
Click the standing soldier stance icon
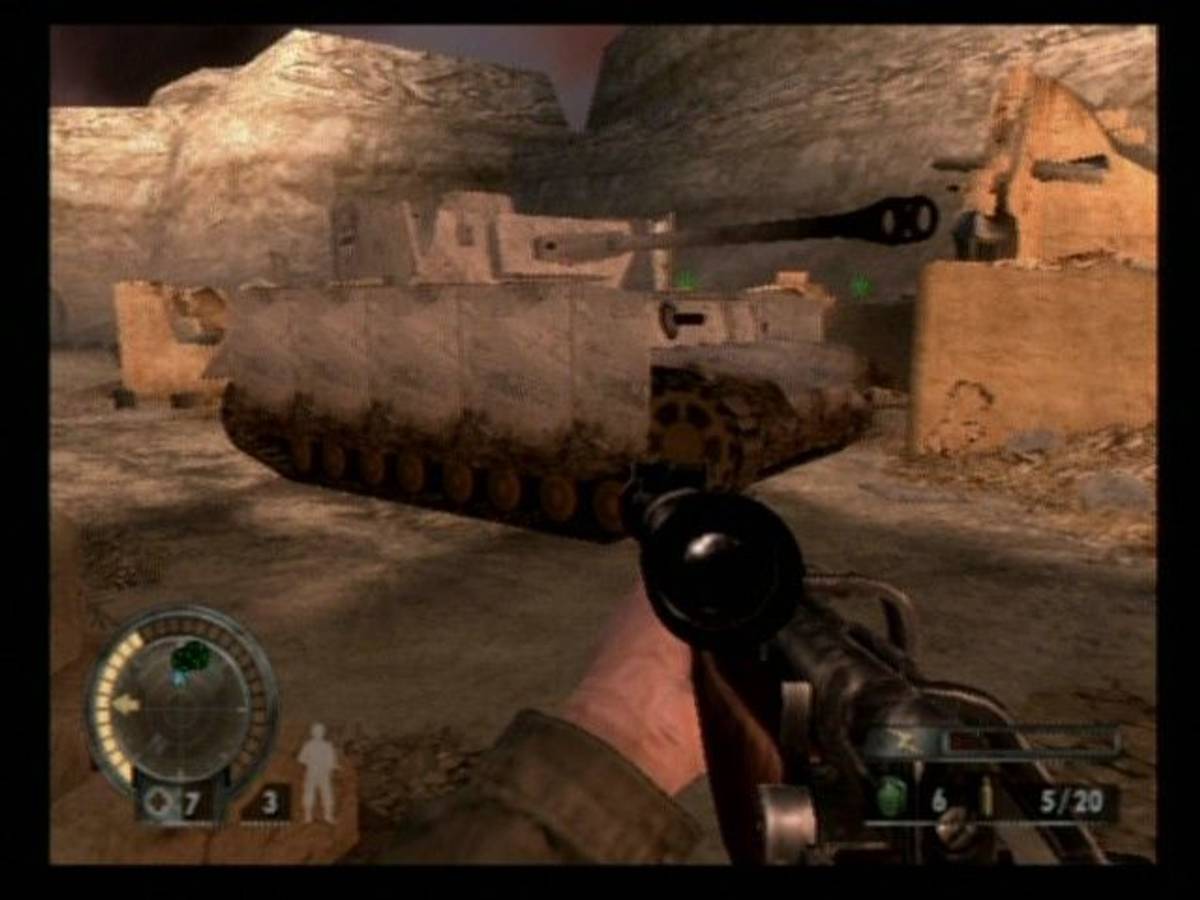tap(318, 773)
